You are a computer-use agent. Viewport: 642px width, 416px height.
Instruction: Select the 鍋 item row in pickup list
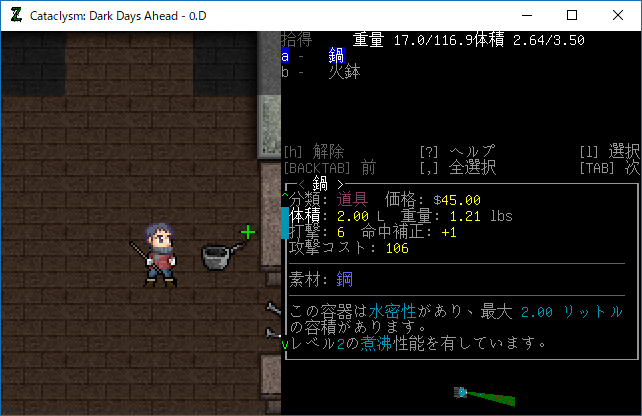(336, 56)
